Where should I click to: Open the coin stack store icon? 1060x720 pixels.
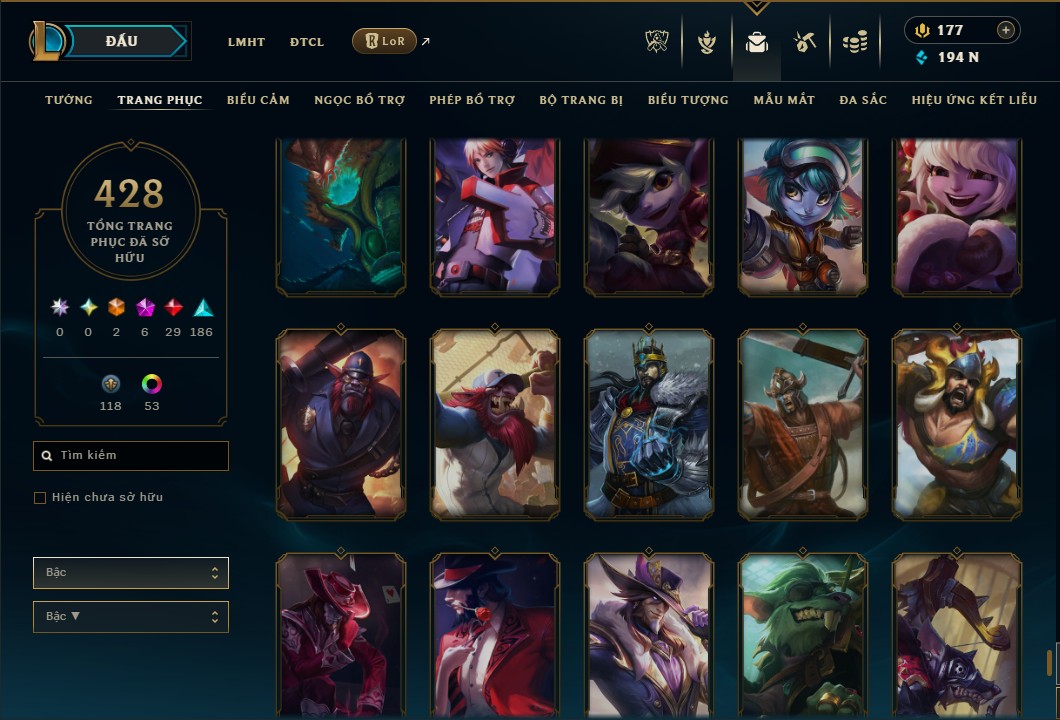[x=854, y=42]
